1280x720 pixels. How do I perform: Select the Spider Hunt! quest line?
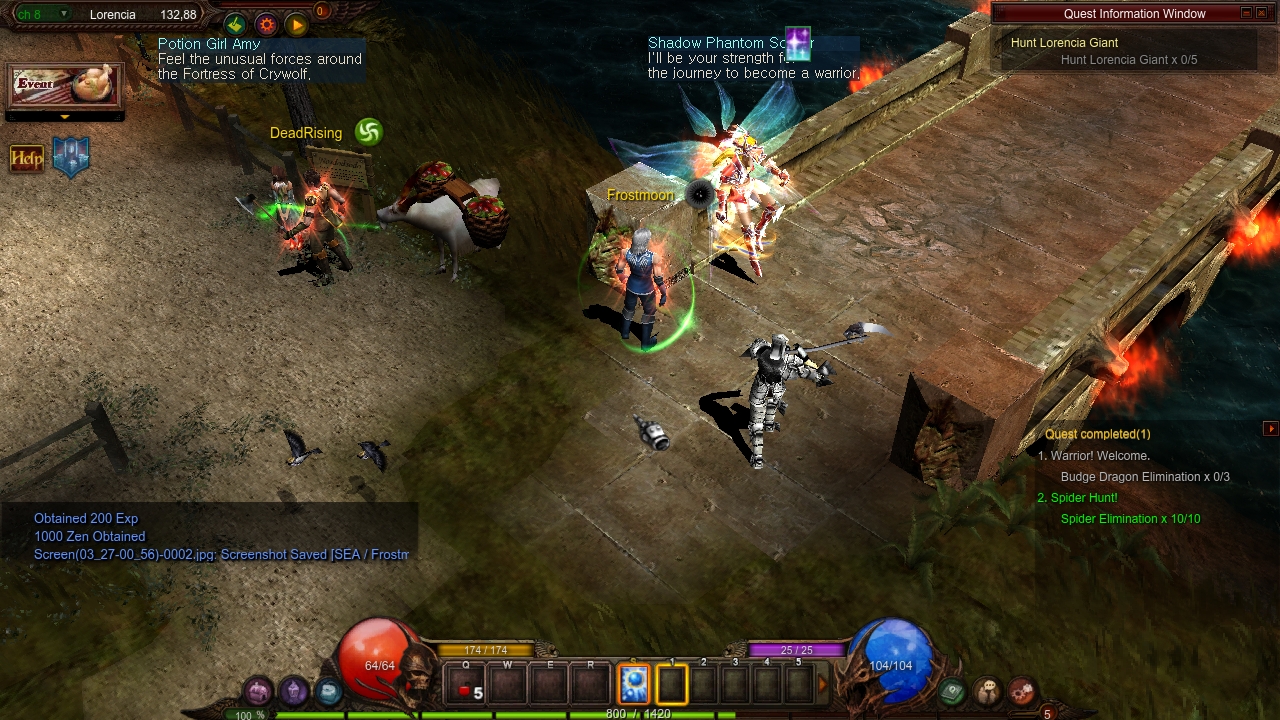pos(1084,498)
